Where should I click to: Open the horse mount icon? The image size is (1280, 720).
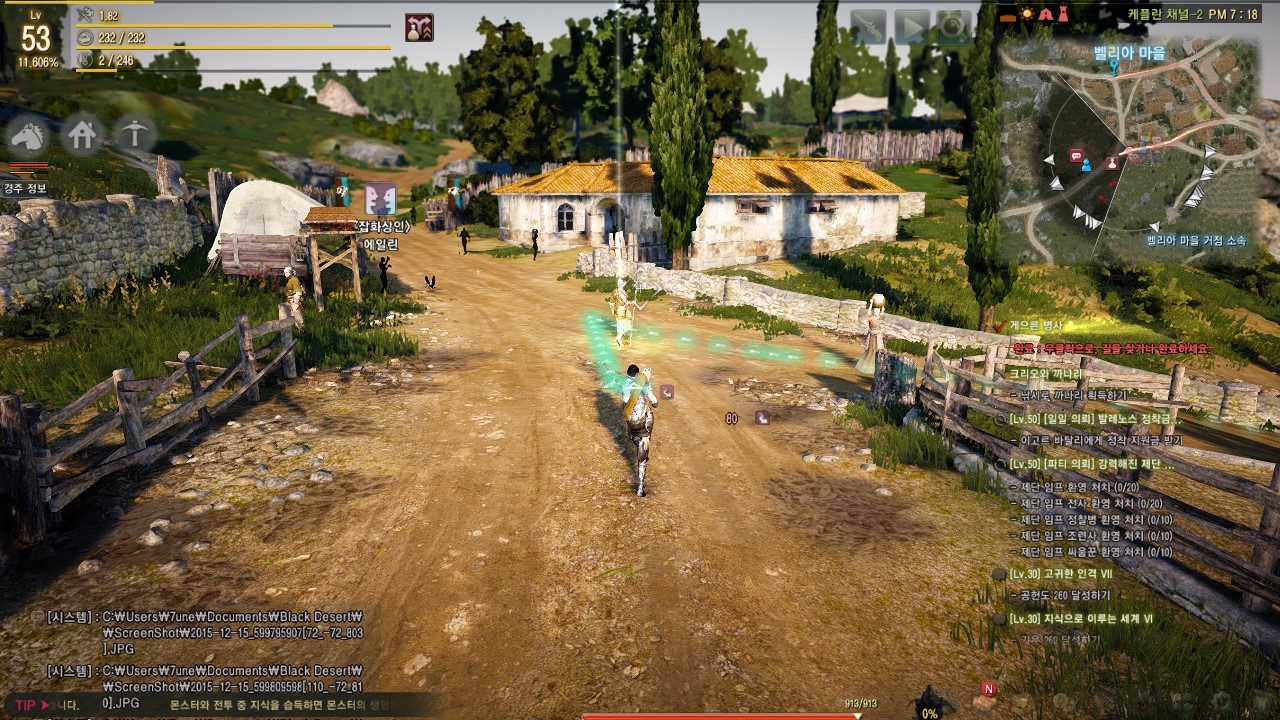click(x=29, y=135)
